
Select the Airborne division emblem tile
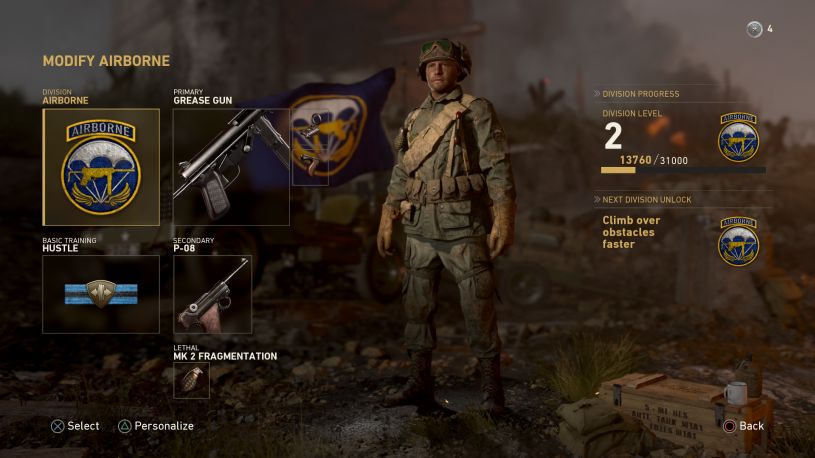point(101,167)
